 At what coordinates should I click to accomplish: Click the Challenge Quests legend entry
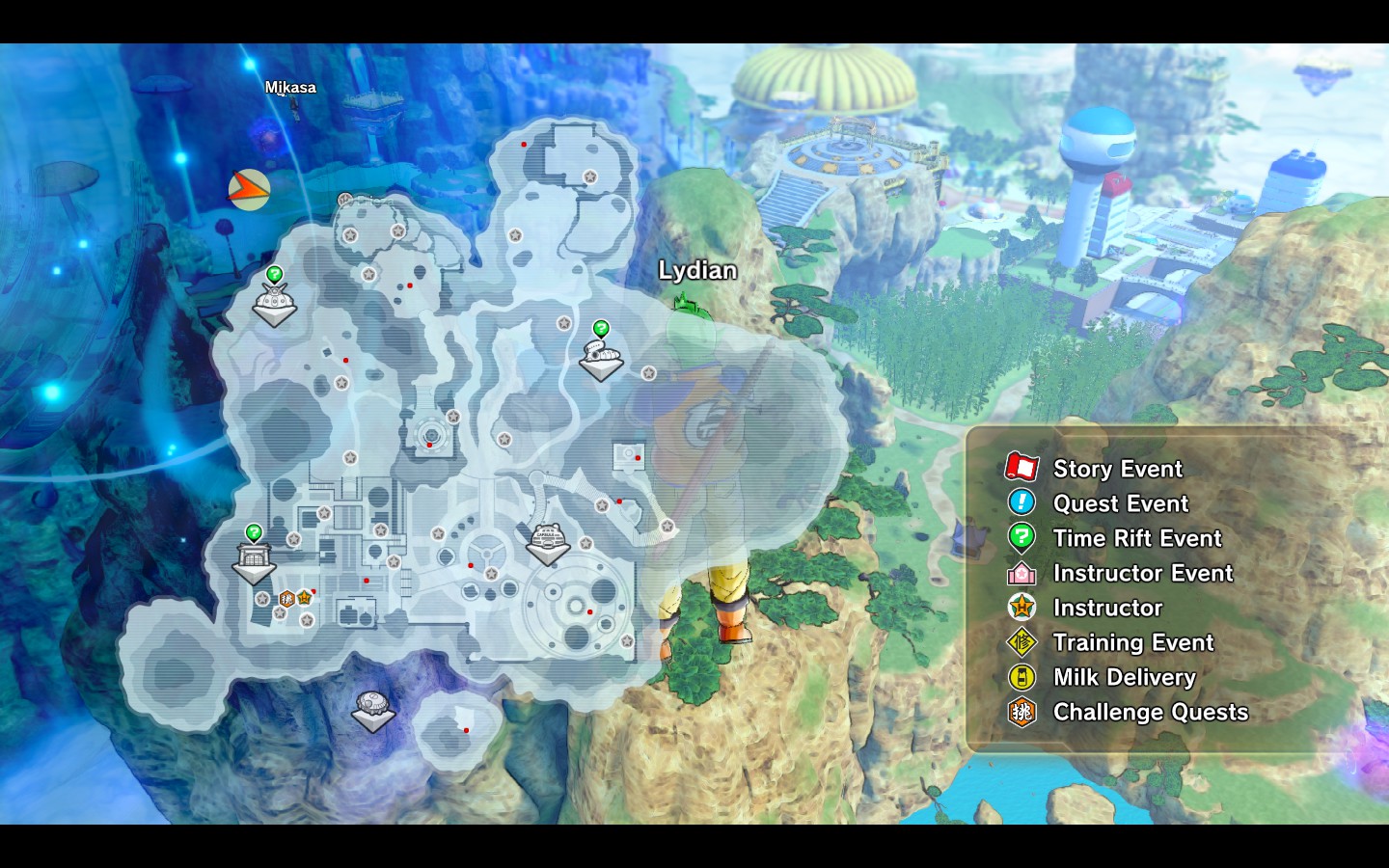[x=1150, y=712]
